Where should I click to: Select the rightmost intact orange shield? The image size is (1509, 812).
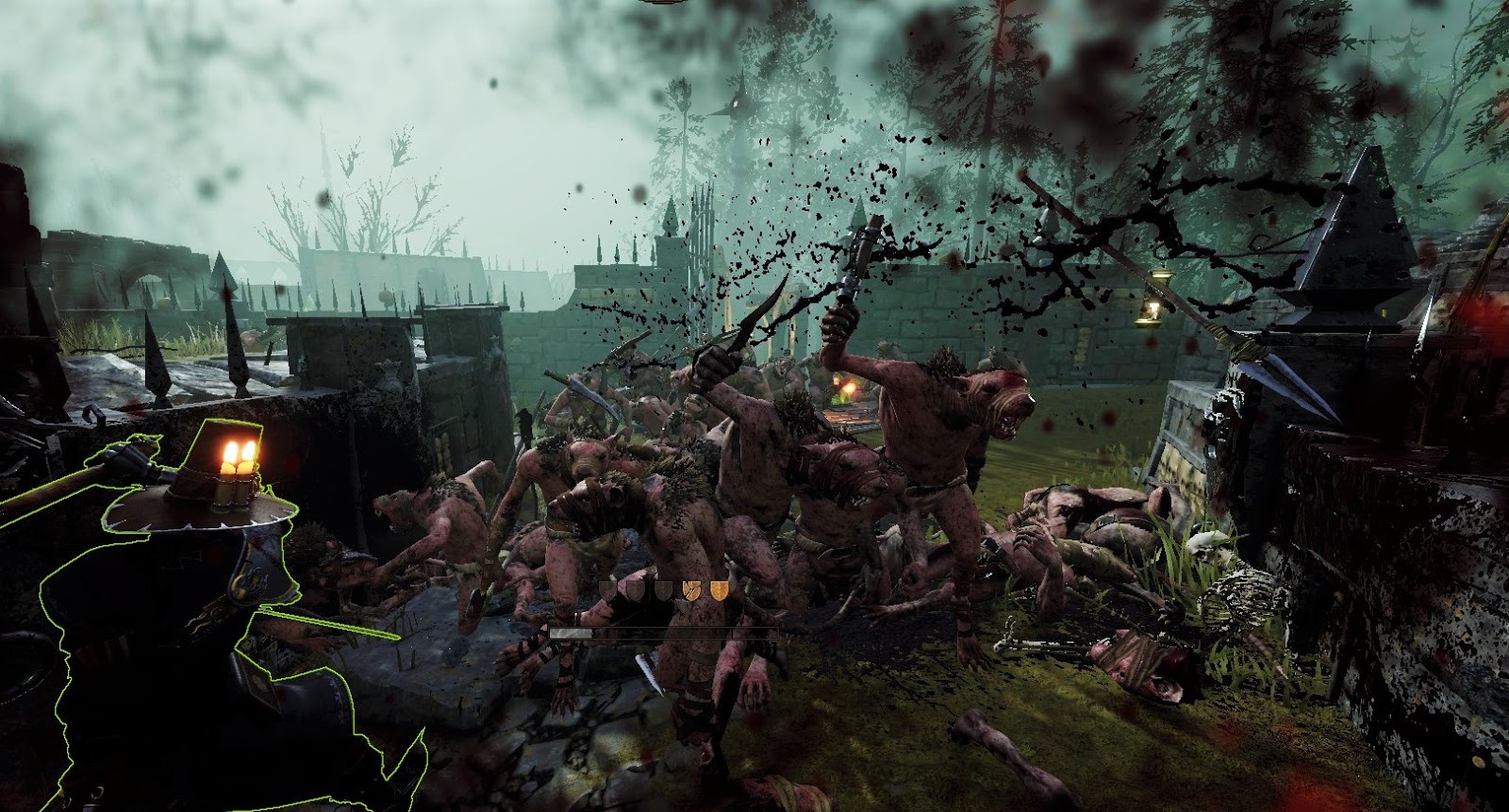tap(720, 588)
